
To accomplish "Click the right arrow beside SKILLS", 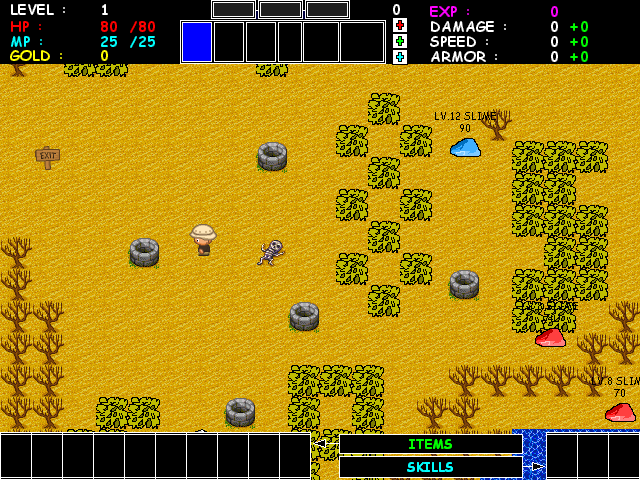I will pyautogui.click(x=537, y=467).
